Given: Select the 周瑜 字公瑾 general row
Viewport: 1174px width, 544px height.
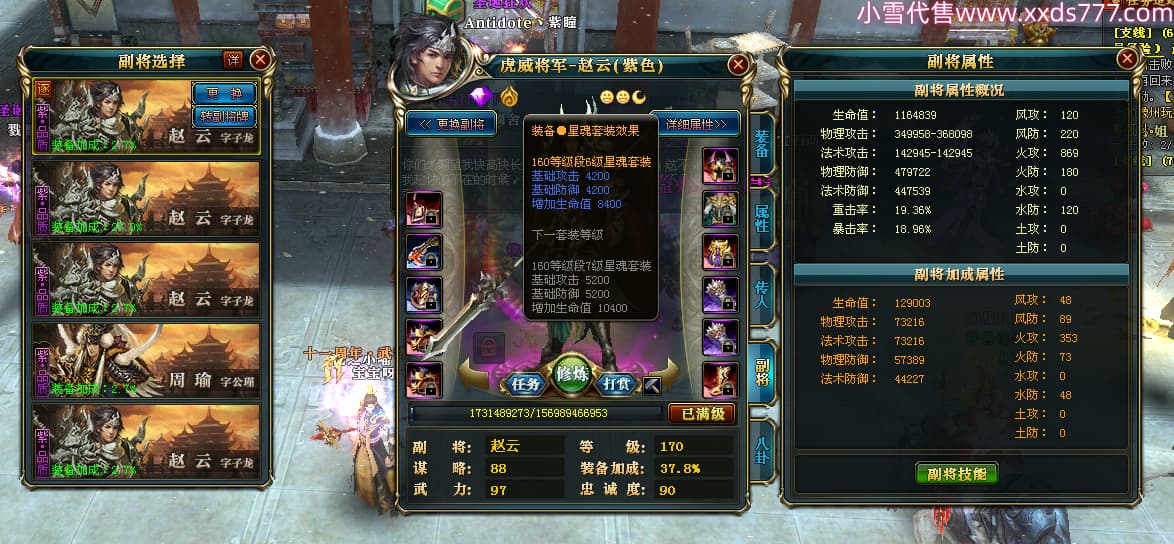Looking at the screenshot, I should 147,360.
